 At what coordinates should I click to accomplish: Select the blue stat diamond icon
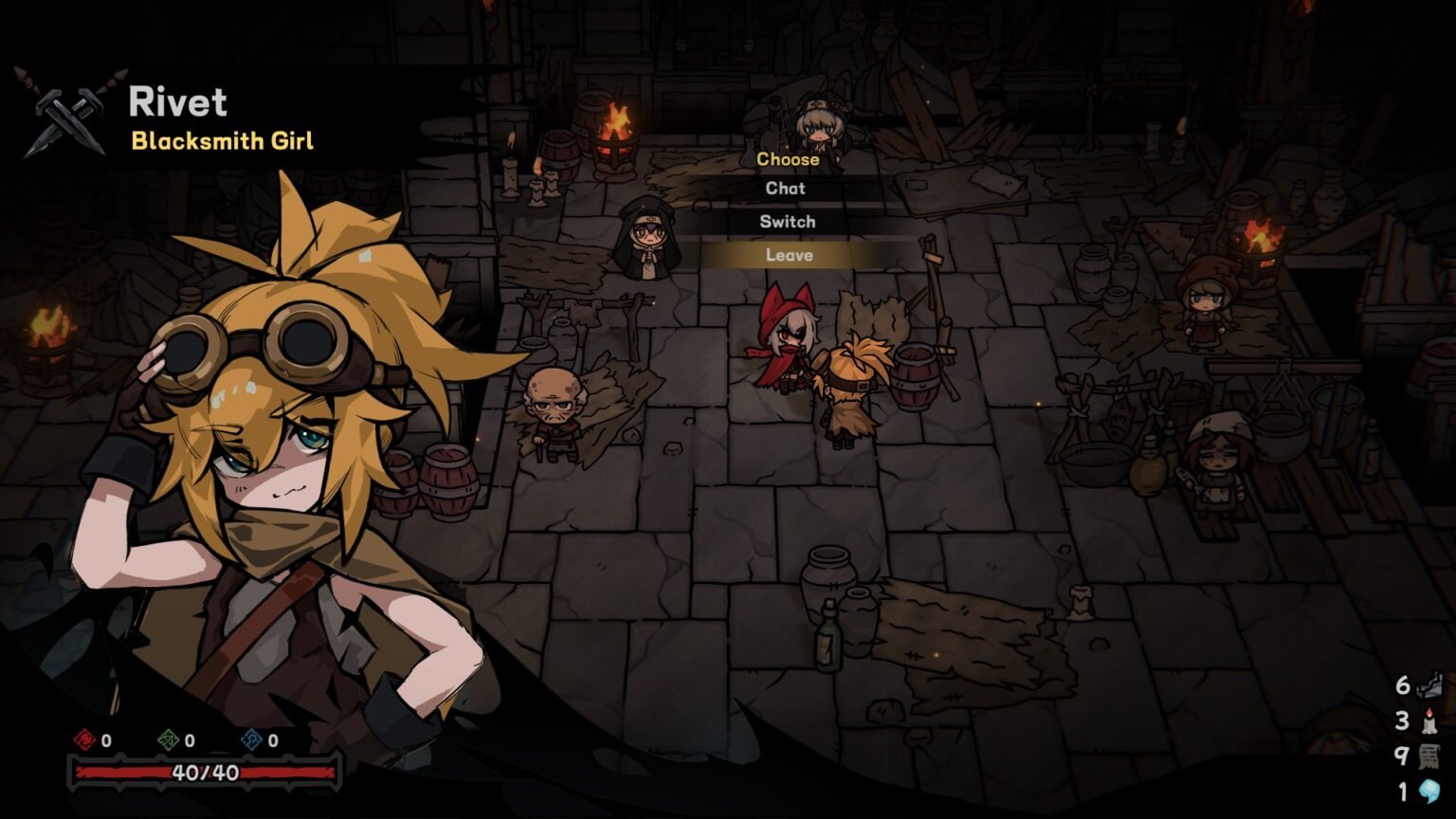(x=252, y=740)
